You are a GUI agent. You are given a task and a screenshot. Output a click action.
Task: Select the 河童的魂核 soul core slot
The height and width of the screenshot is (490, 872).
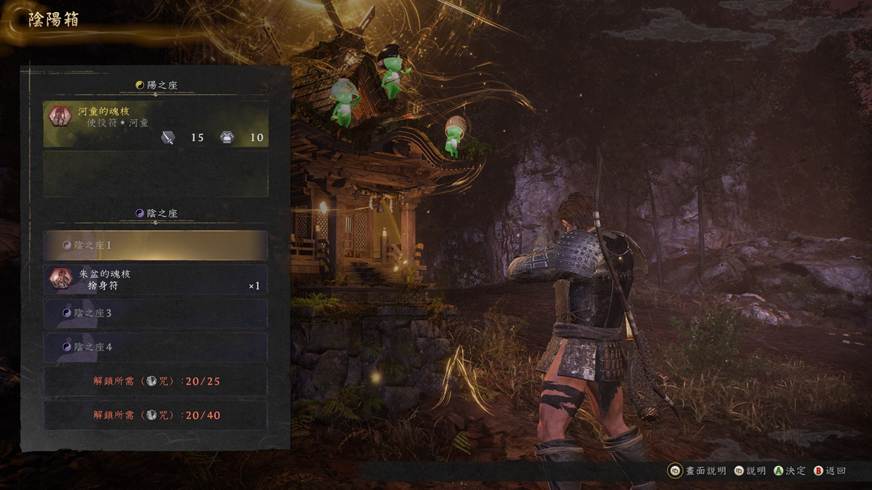155,125
